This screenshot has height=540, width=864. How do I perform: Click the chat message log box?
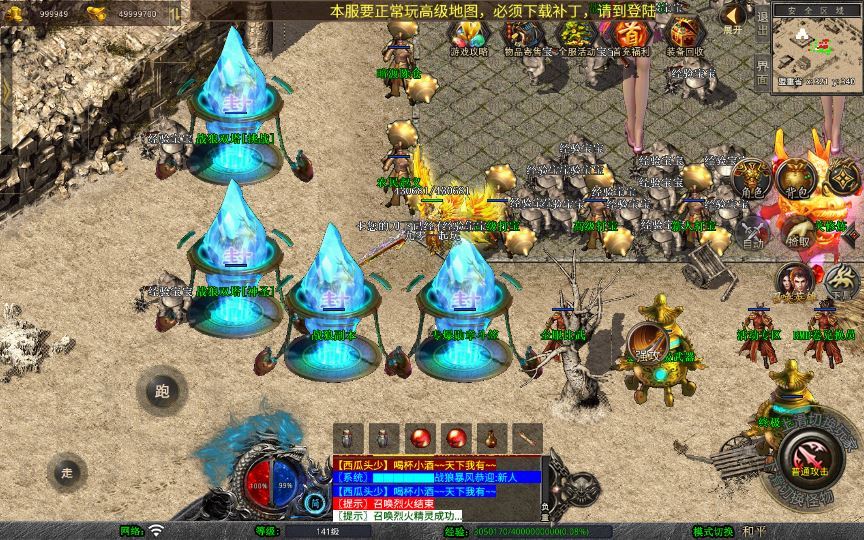coord(436,487)
